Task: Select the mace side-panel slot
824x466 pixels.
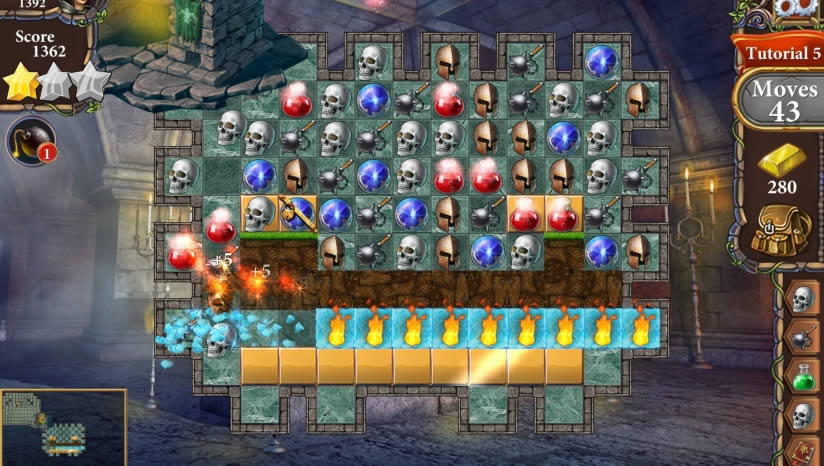Action: (x=802, y=338)
